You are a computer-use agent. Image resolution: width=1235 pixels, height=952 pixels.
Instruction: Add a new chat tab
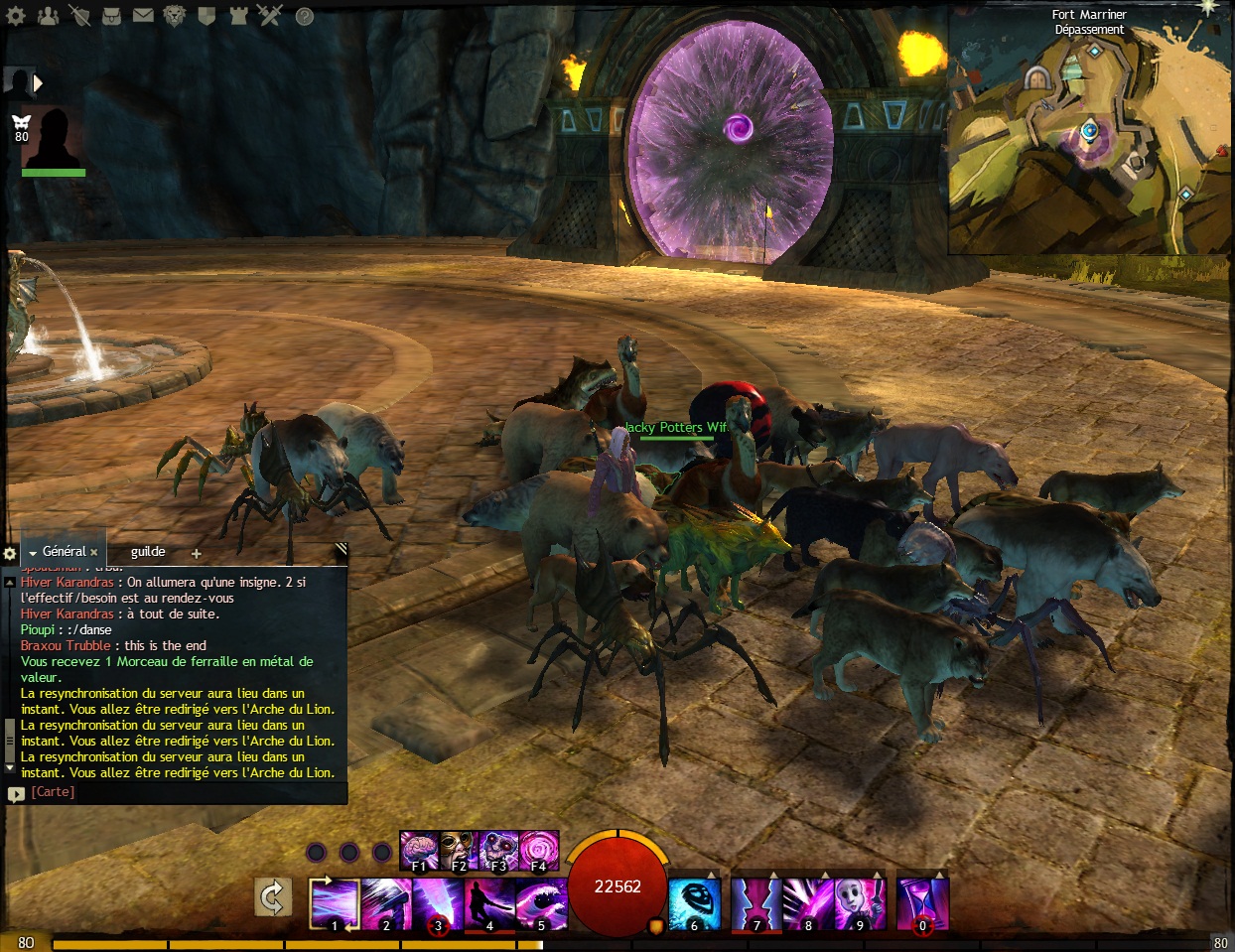[196, 554]
